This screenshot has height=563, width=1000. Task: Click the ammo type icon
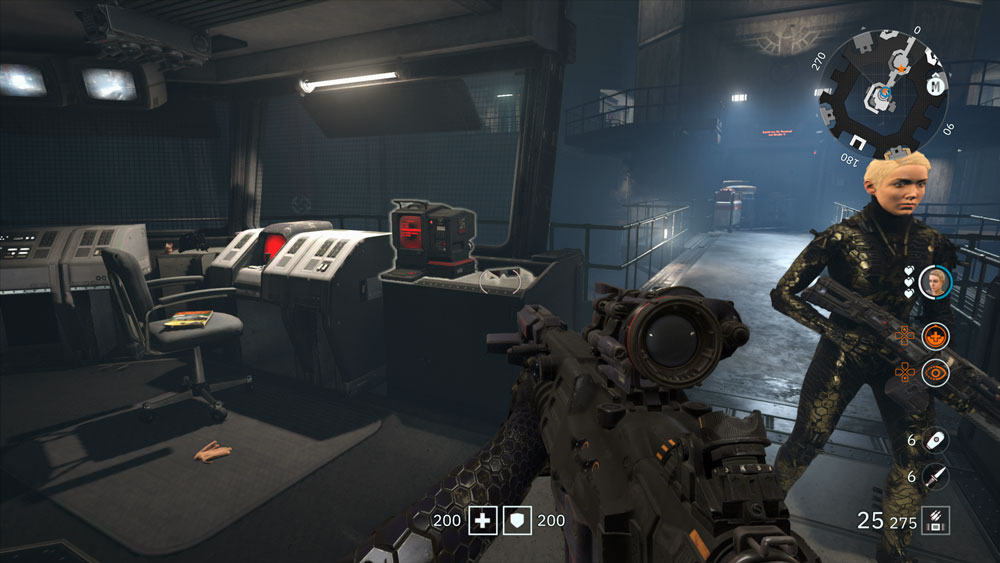[x=935, y=520]
